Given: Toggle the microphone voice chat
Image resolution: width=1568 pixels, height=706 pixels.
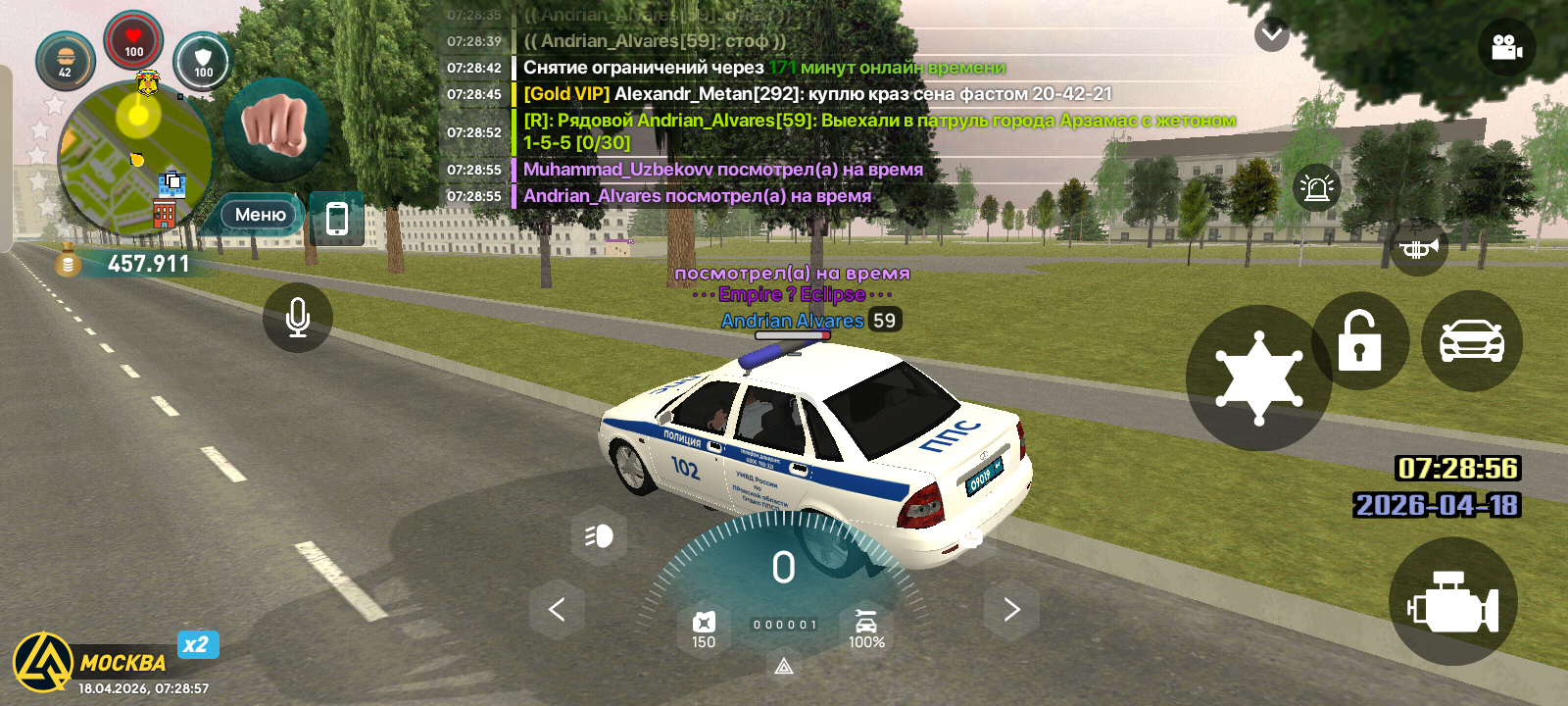Looking at the screenshot, I should pyautogui.click(x=298, y=318).
